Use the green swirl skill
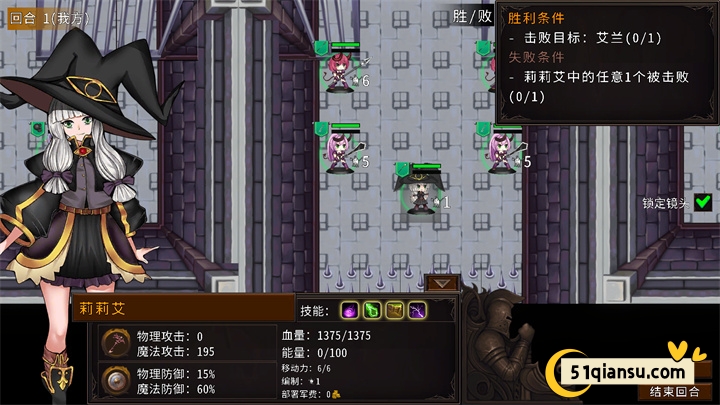This screenshot has width=720, height=405. click(372, 310)
